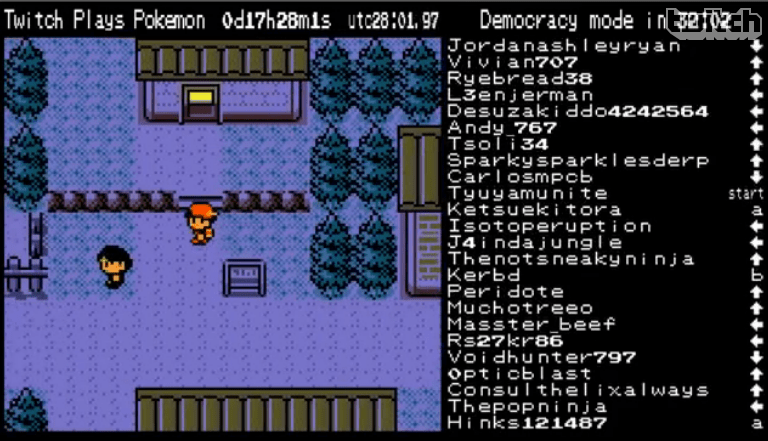
Task: Select the Desuzakiddo4242564 entry
Action: click(x=578, y=111)
